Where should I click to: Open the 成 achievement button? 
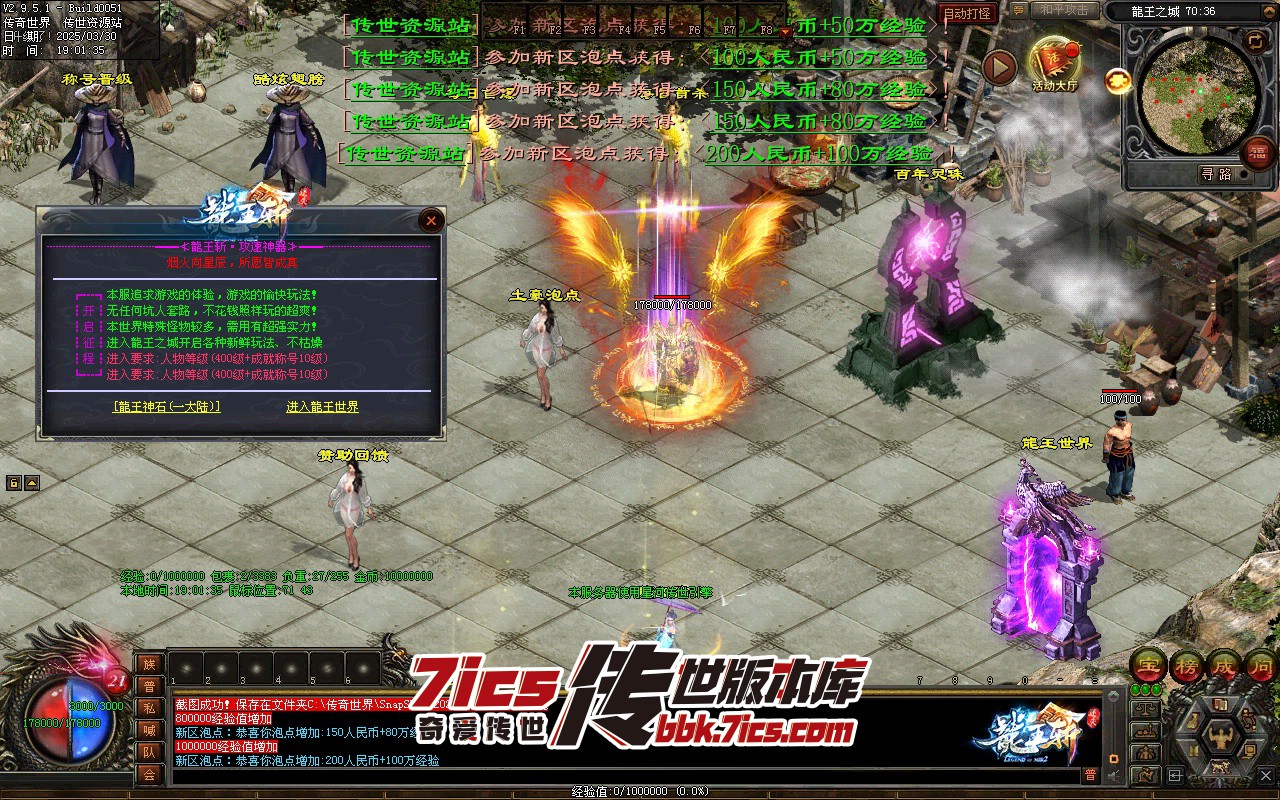(1224, 664)
